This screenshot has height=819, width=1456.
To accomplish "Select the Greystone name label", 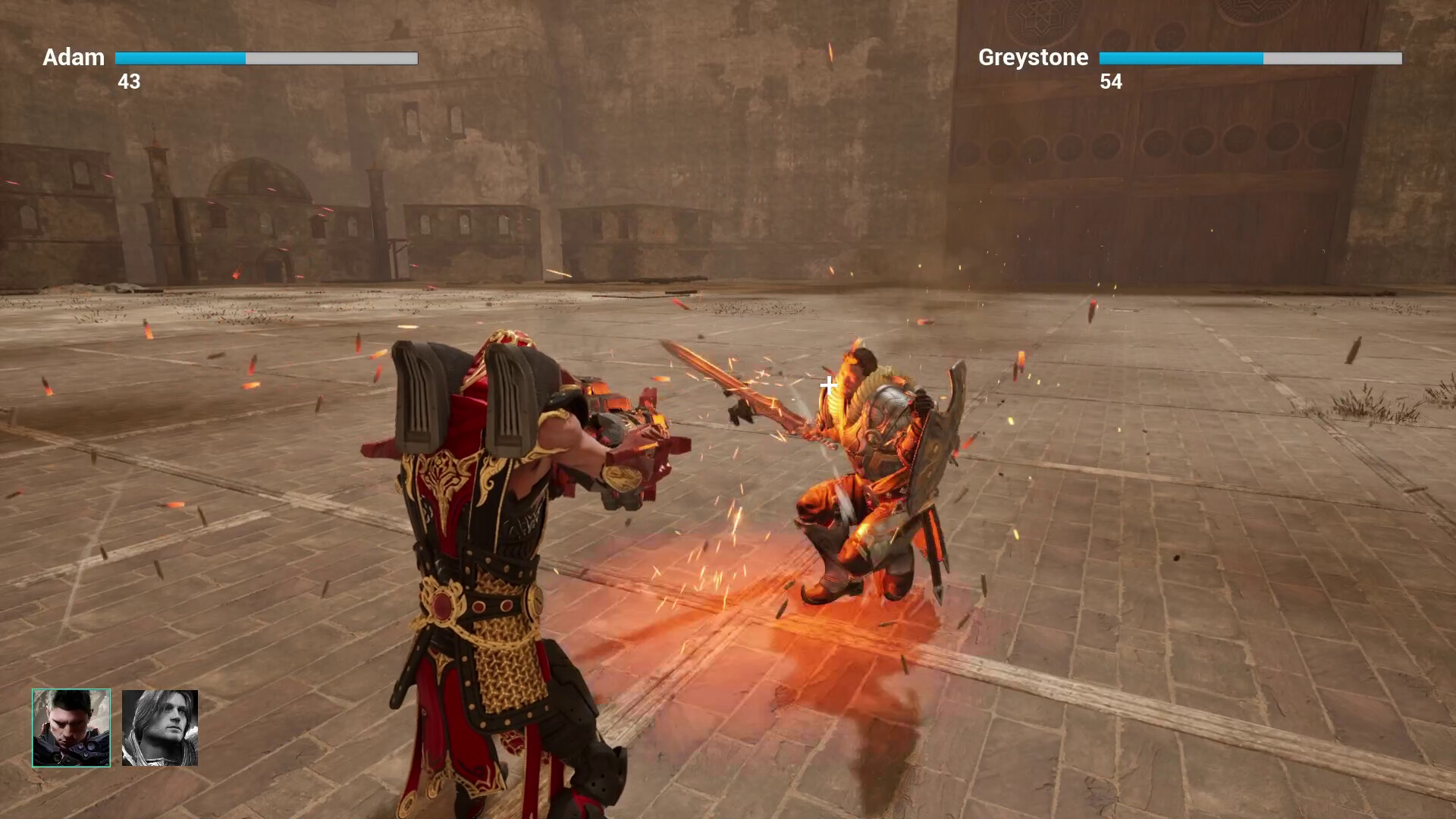I will (1033, 57).
